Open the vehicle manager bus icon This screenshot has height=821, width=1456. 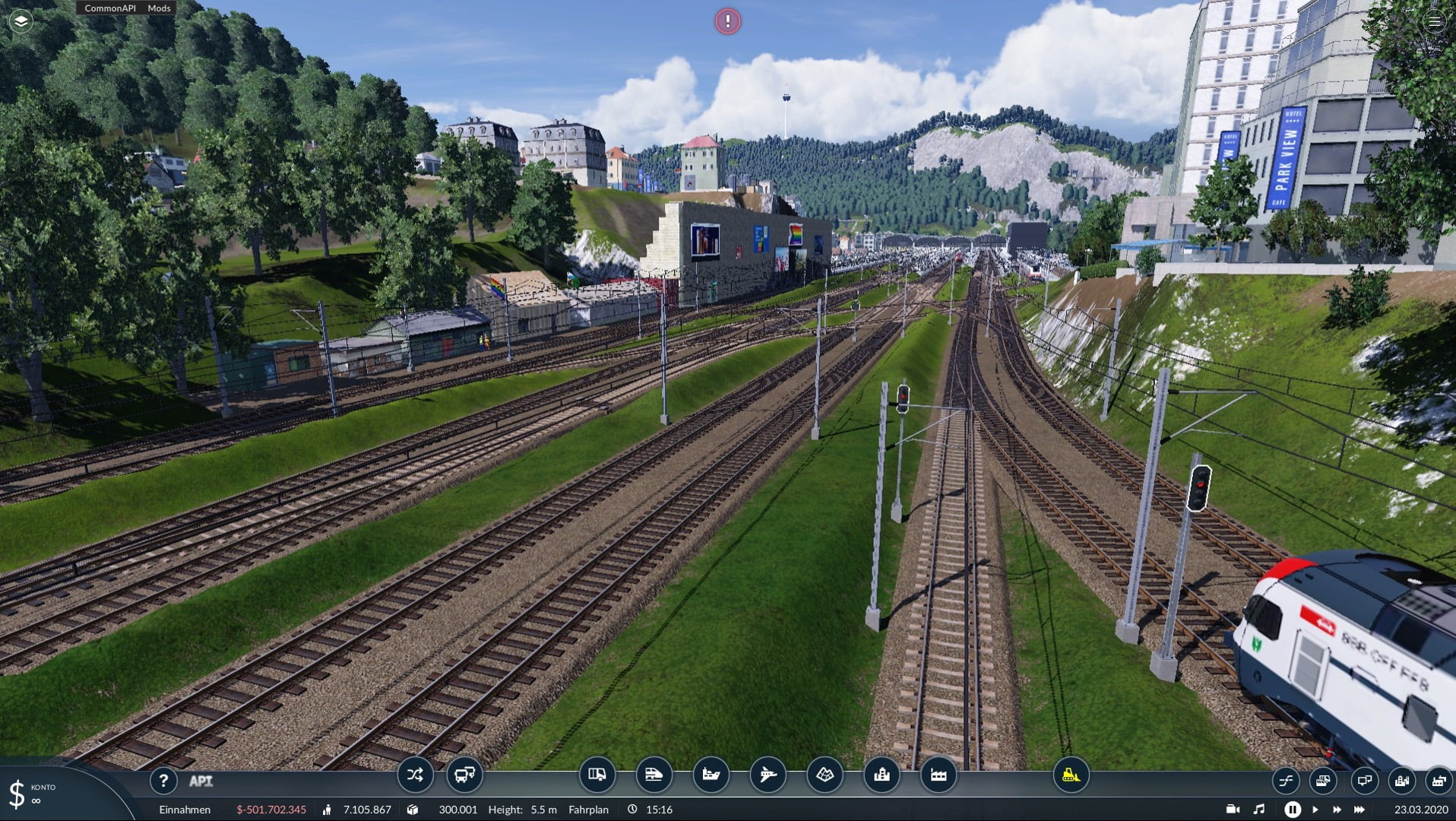pyautogui.click(x=464, y=775)
